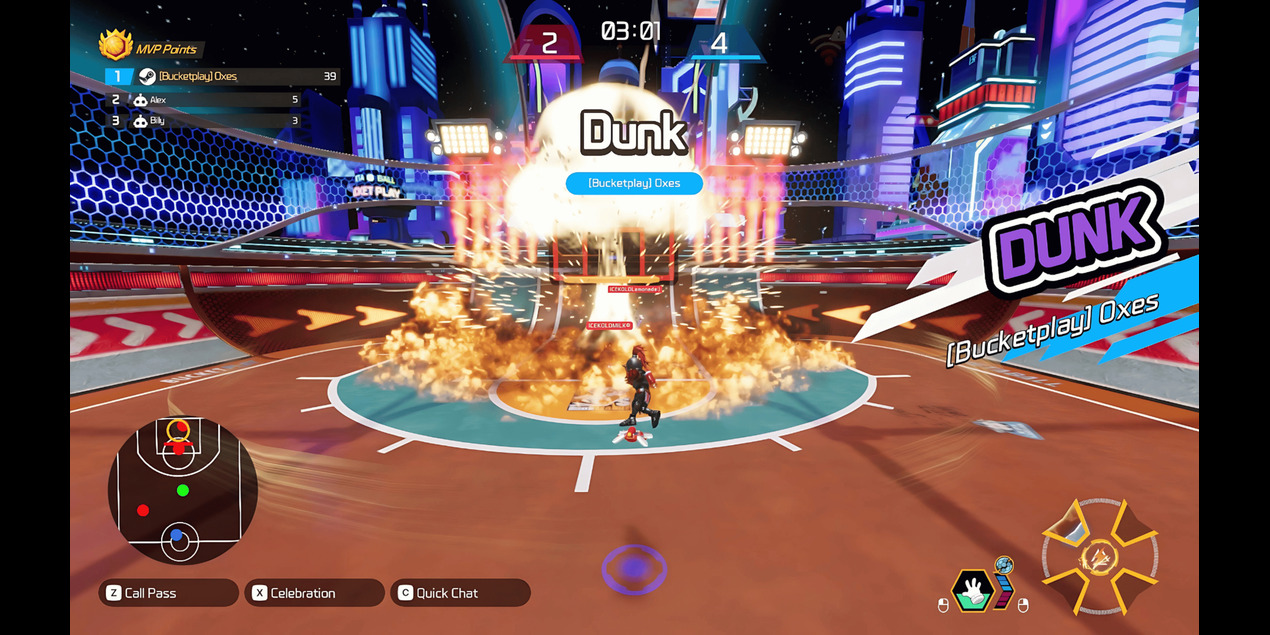Select the Call Pass button
Viewport: 1270px width, 635px height.
[168, 593]
